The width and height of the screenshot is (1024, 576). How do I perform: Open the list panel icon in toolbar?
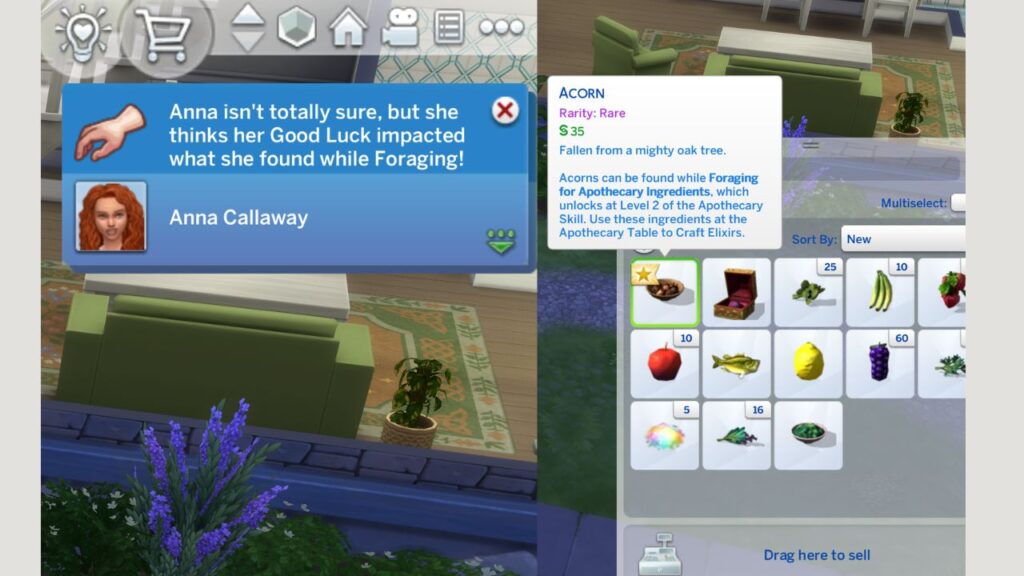449,28
